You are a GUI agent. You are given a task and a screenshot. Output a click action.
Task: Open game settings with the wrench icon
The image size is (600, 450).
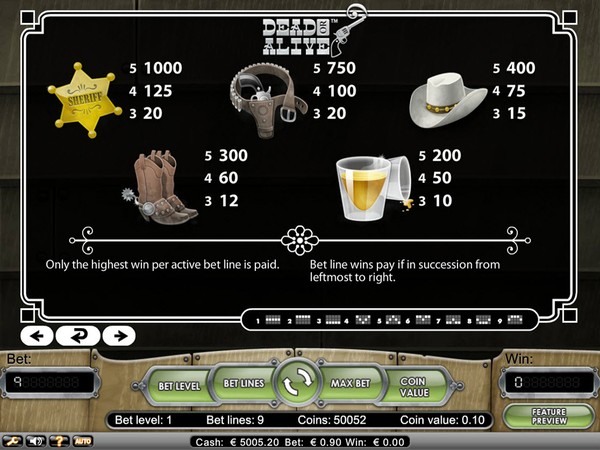(14, 440)
